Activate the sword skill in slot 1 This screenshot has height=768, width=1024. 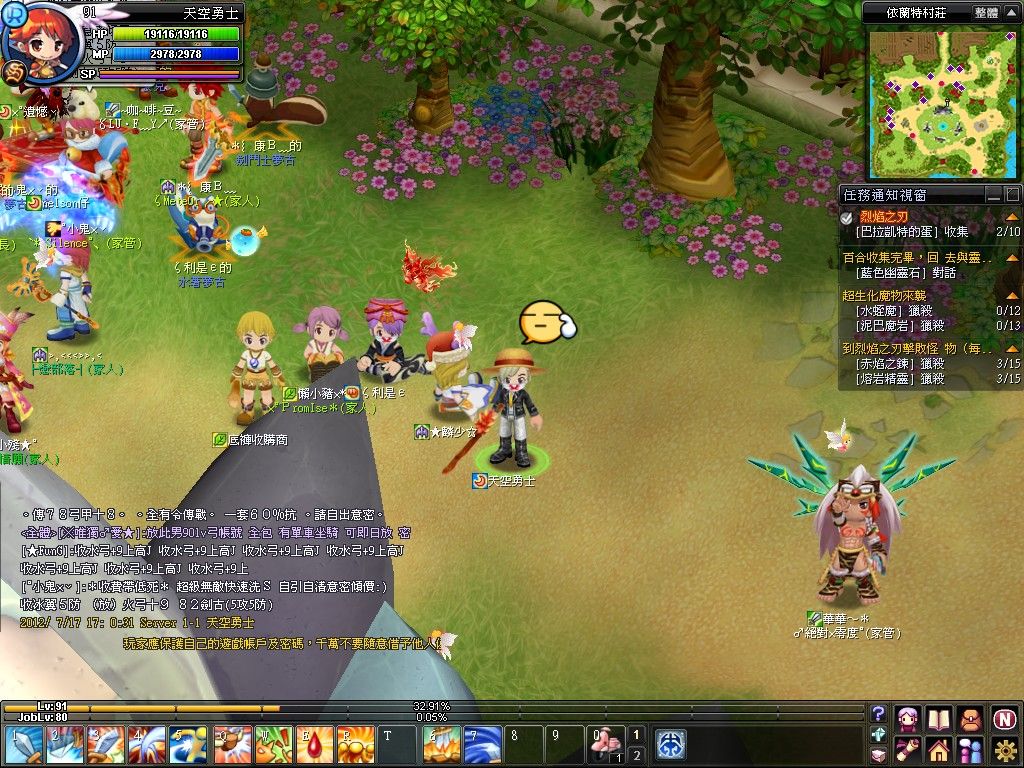pyautogui.click(x=22, y=745)
